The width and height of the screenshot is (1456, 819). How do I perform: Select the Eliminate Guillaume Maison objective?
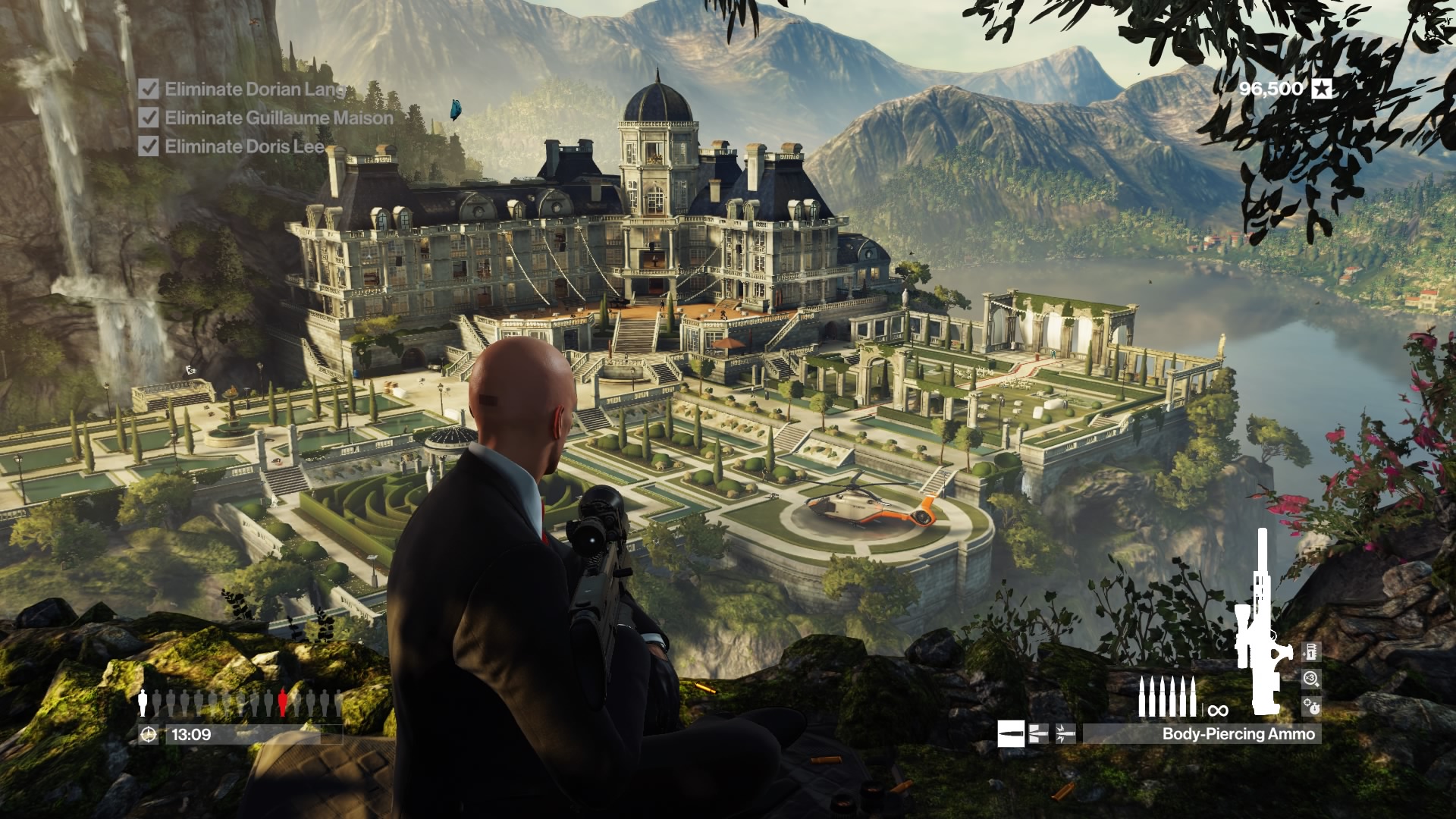(278, 118)
